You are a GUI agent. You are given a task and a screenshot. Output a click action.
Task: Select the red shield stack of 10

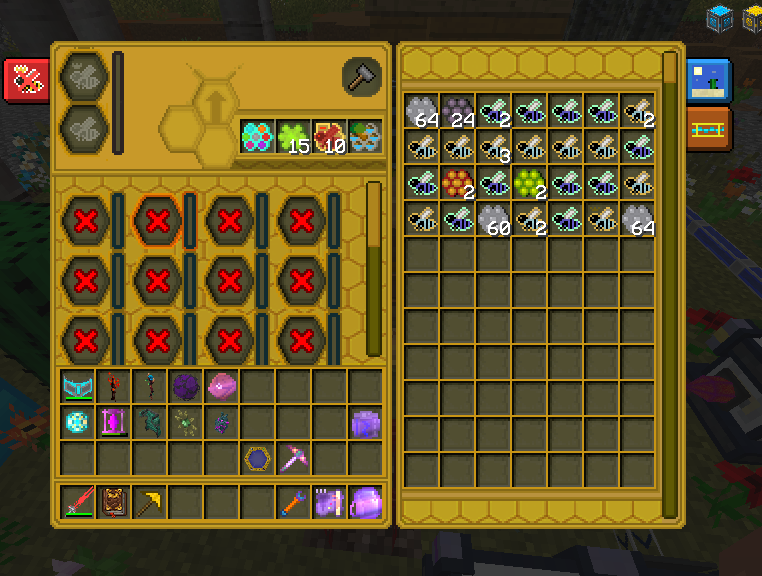point(328,137)
